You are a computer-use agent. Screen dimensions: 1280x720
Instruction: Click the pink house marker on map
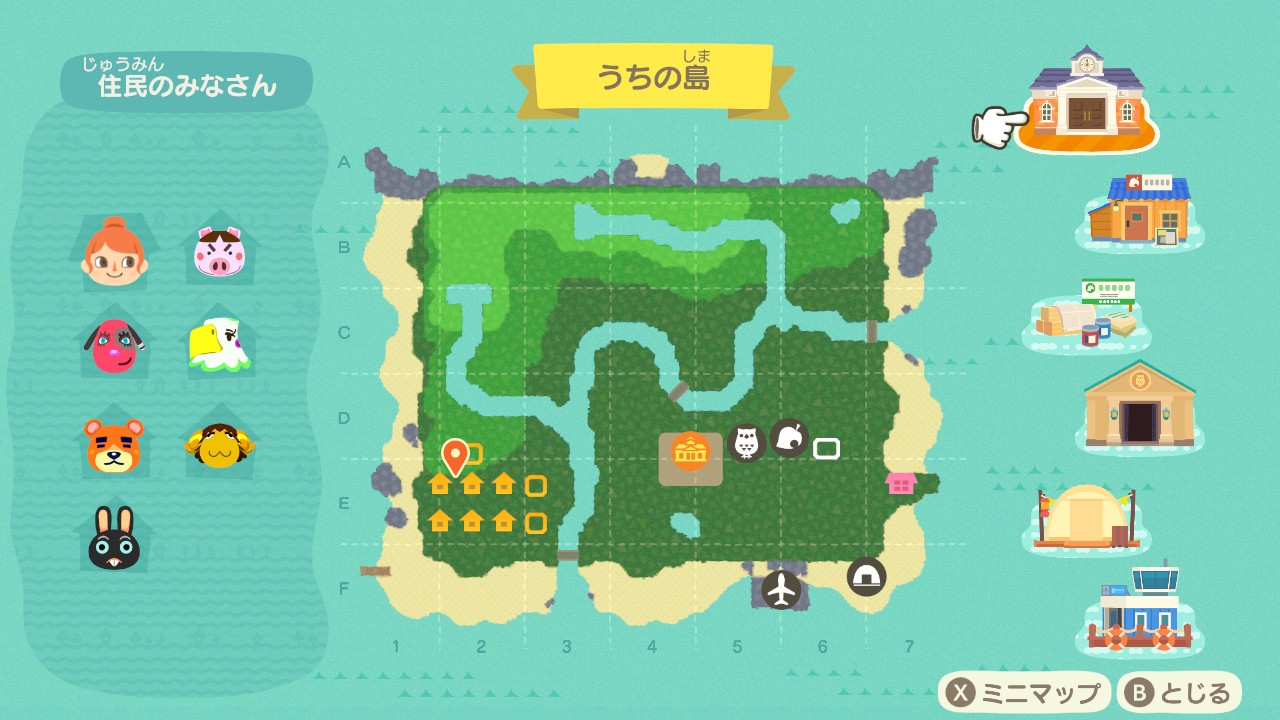pos(901,483)
